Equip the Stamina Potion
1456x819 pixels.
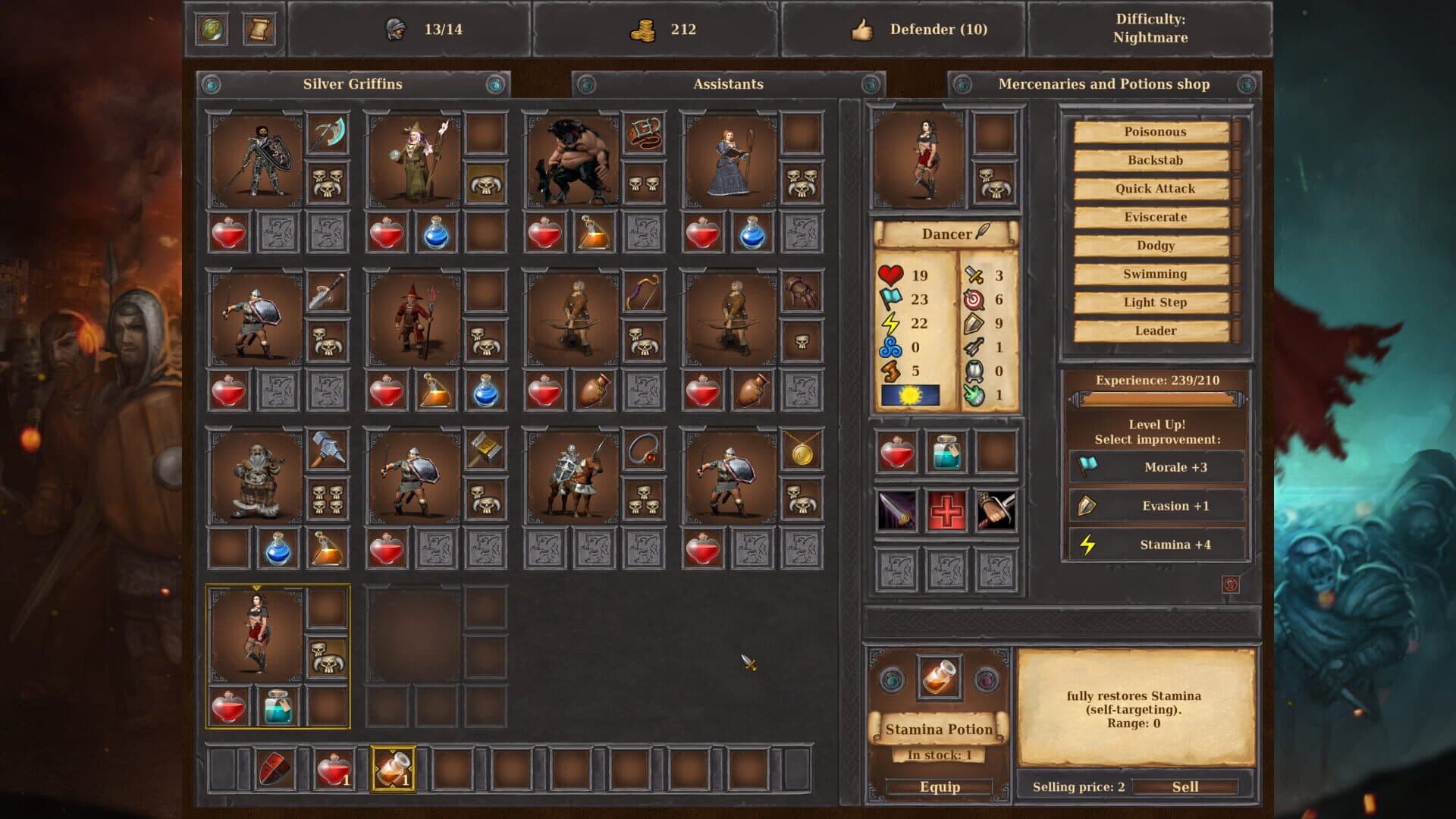[x=940, y=786]
